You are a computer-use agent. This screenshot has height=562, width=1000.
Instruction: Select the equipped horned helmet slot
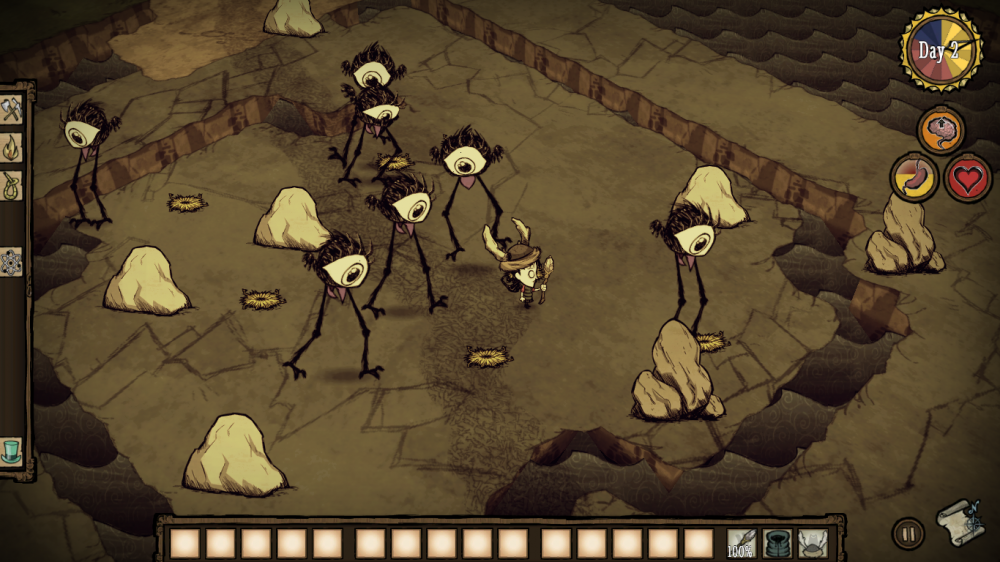pyautogui.click(x=812, y=543)
